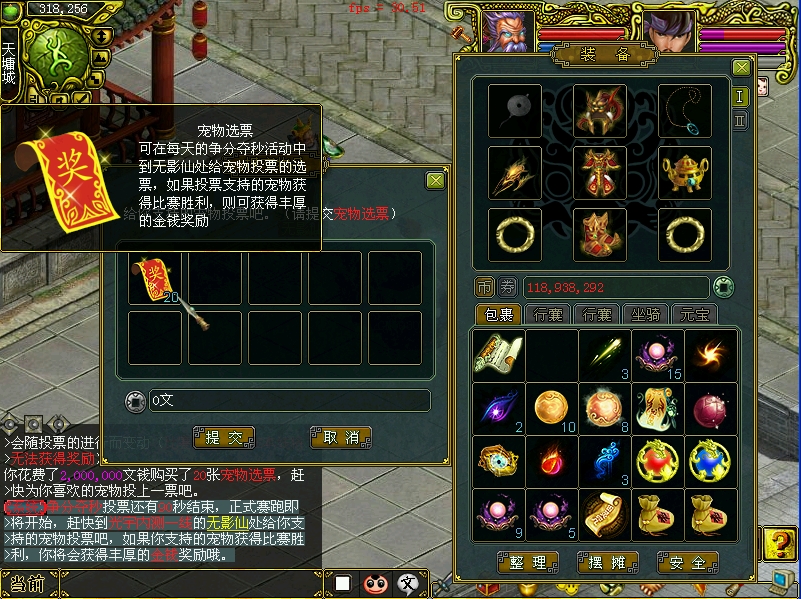Switch to the 元宝 tab

[x=694, y=314]
